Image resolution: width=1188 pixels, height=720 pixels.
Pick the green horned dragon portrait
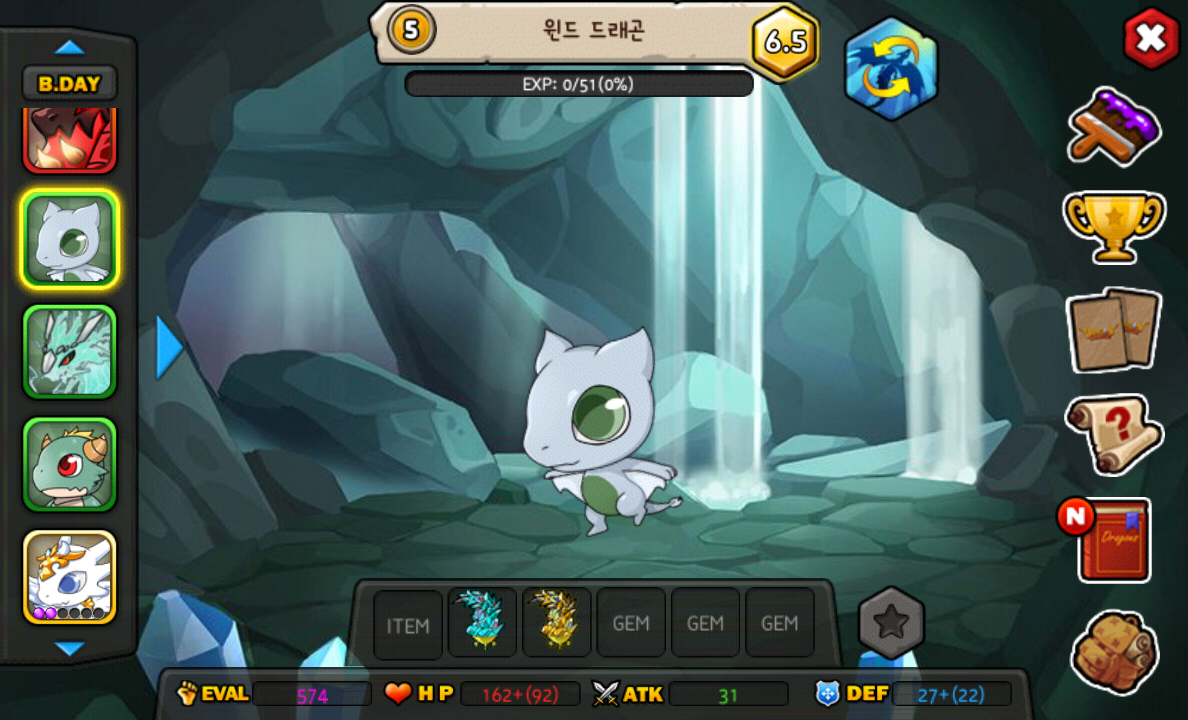(x=69, y=465)
